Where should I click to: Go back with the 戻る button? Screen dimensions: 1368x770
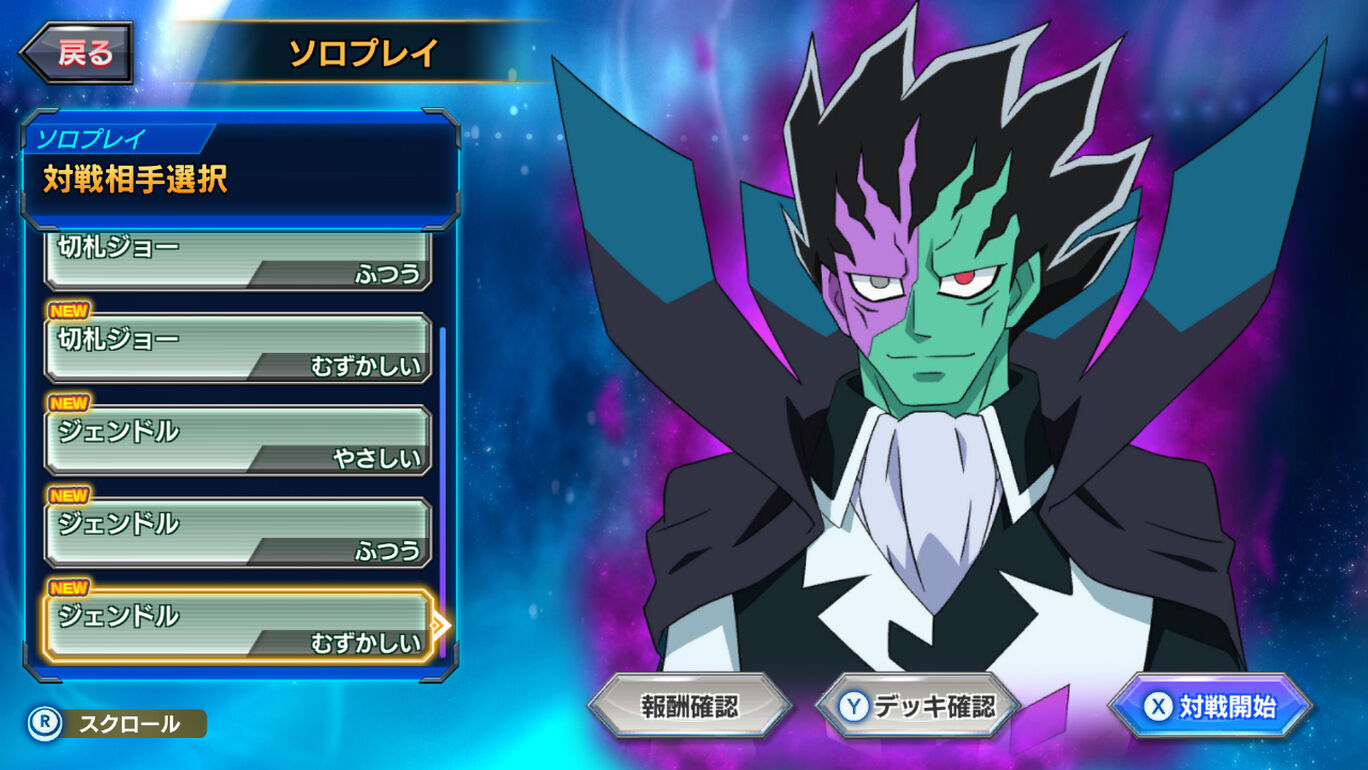pyautogui.click(x=78, y=53)
